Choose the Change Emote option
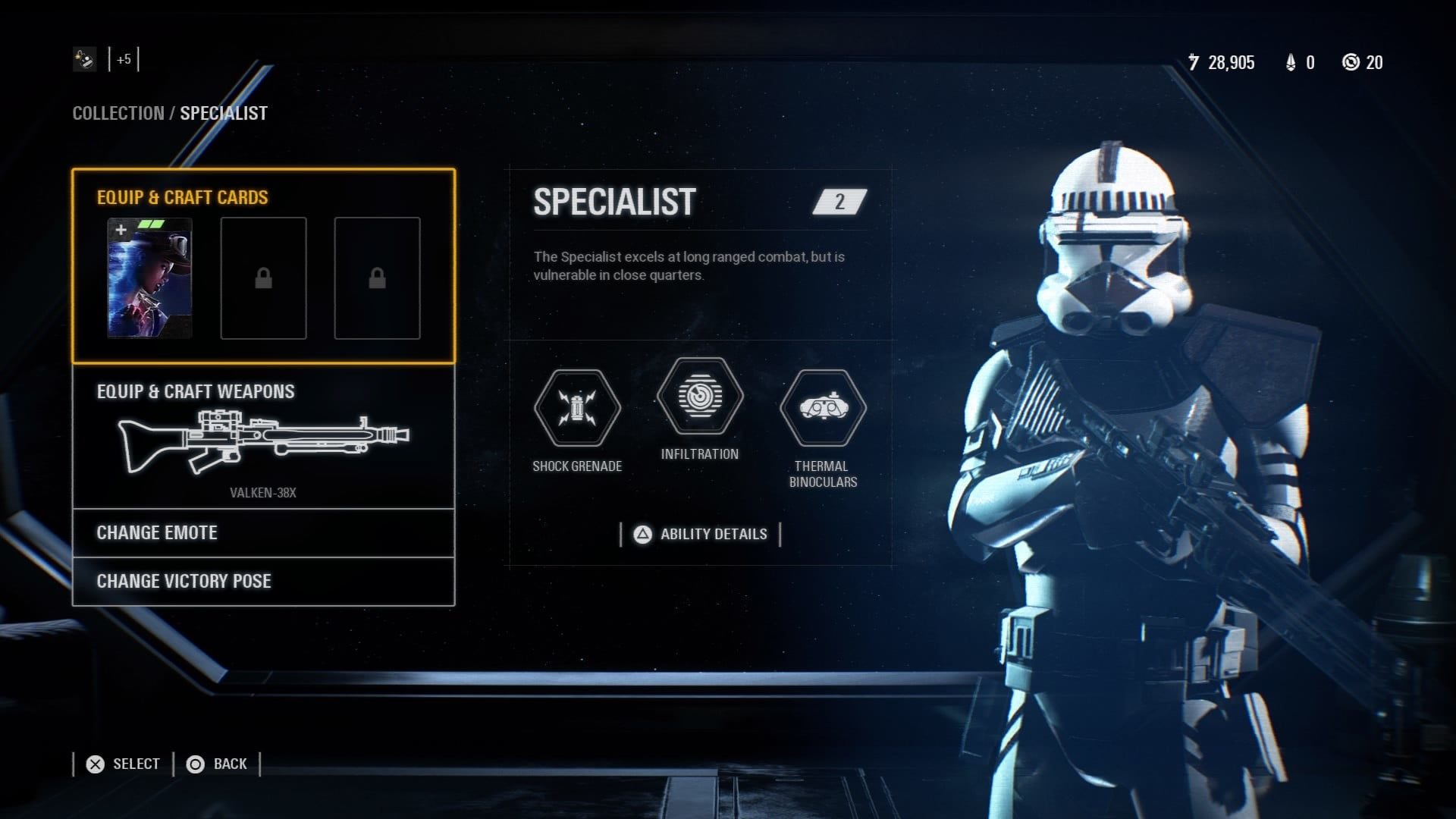 (263, 533)
